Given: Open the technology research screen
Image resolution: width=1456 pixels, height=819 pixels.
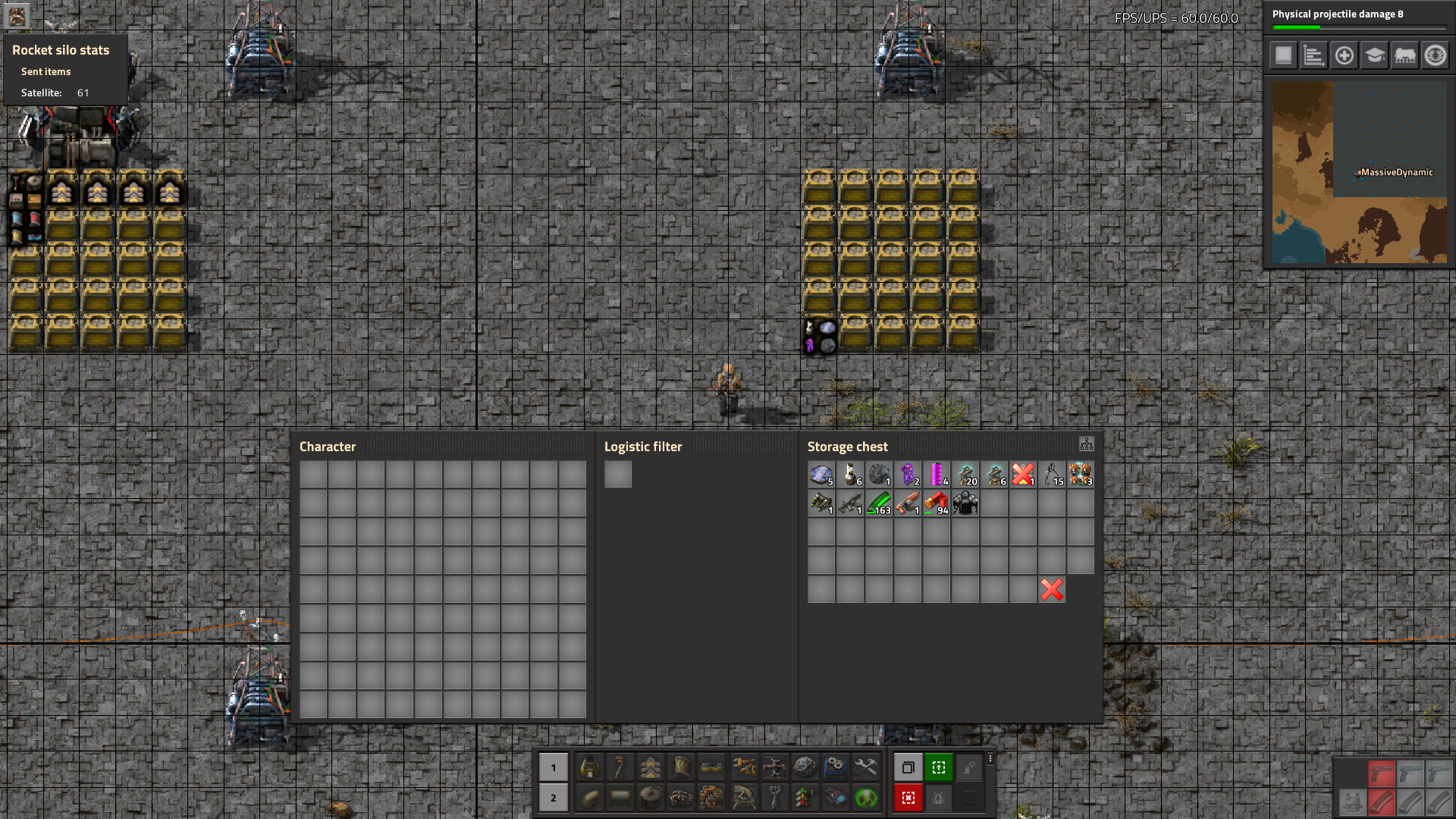Looking at the screenshot, I should [1375, 55].
